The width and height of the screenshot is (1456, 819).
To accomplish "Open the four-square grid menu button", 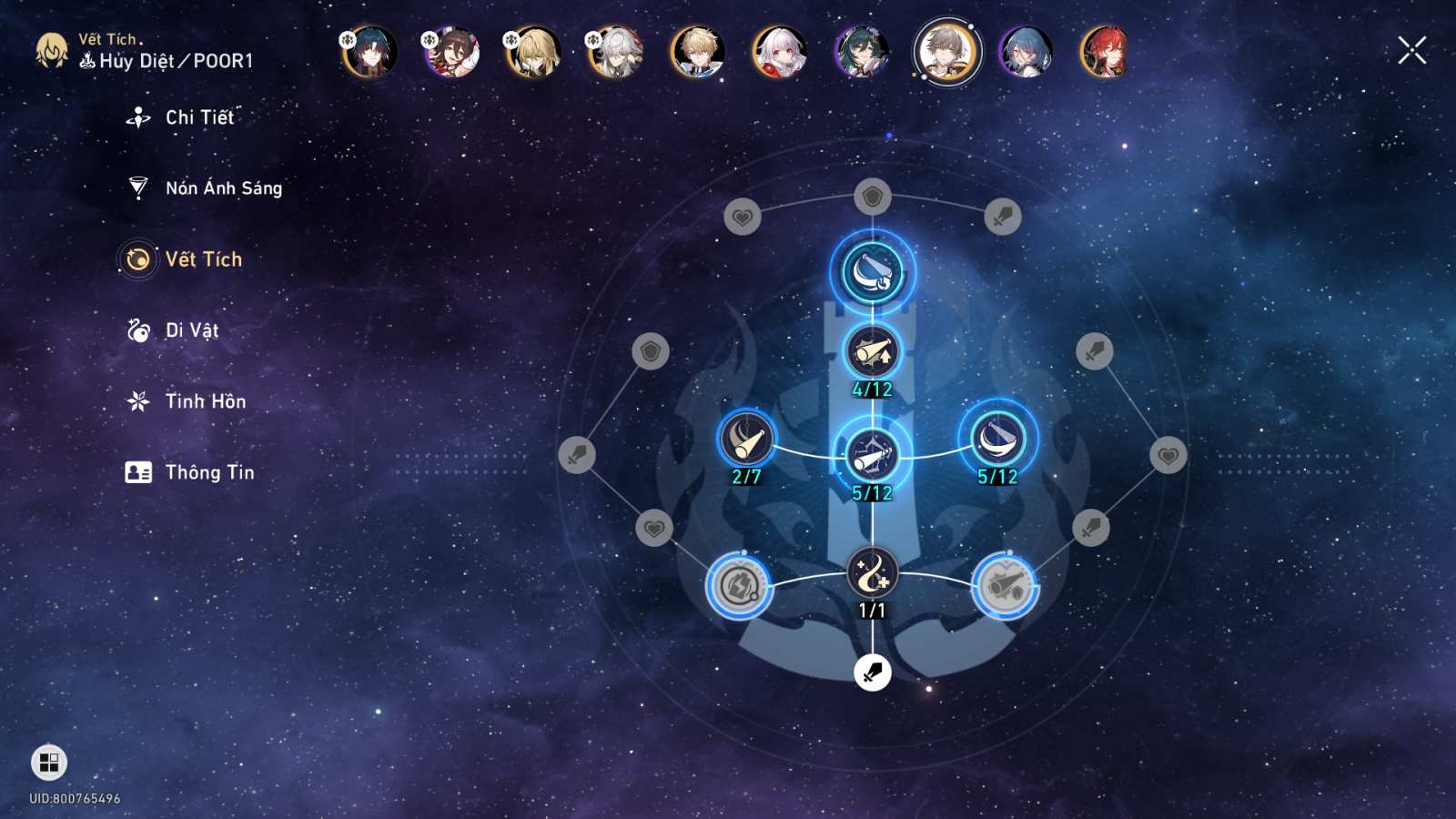I will pyautogui.click(x=49, y=762).
